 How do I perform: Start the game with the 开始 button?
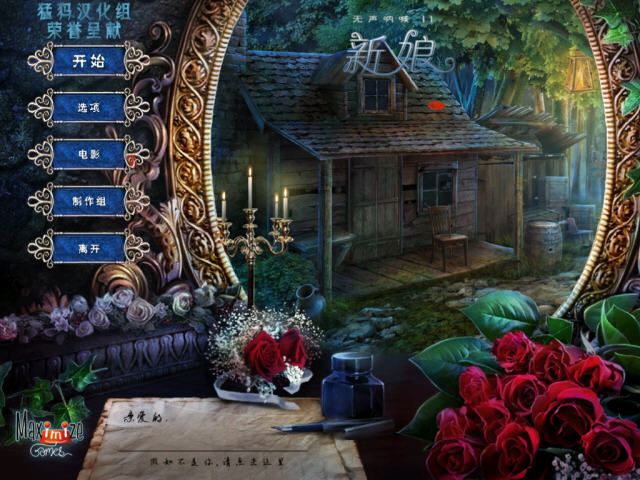click(x=88, y=61)
